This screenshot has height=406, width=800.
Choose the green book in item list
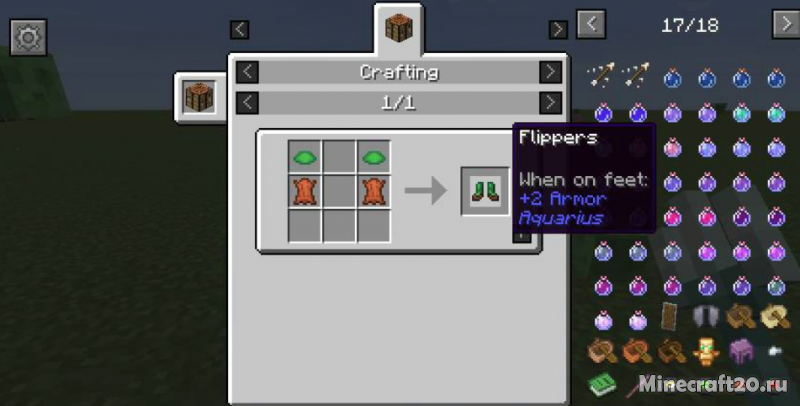click(x=602, y=384)
